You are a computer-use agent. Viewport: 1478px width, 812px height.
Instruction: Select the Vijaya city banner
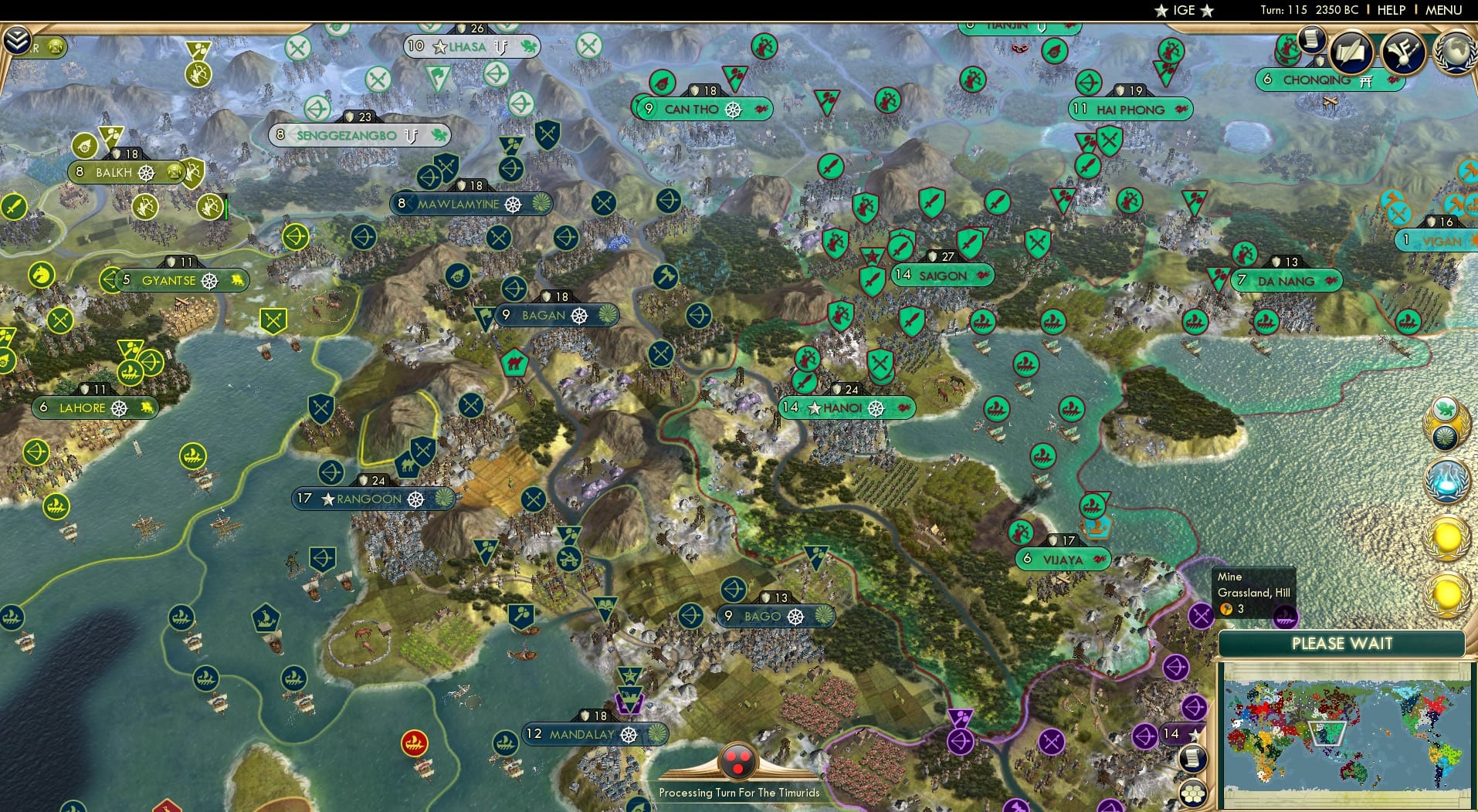[x=1062, y=560]
